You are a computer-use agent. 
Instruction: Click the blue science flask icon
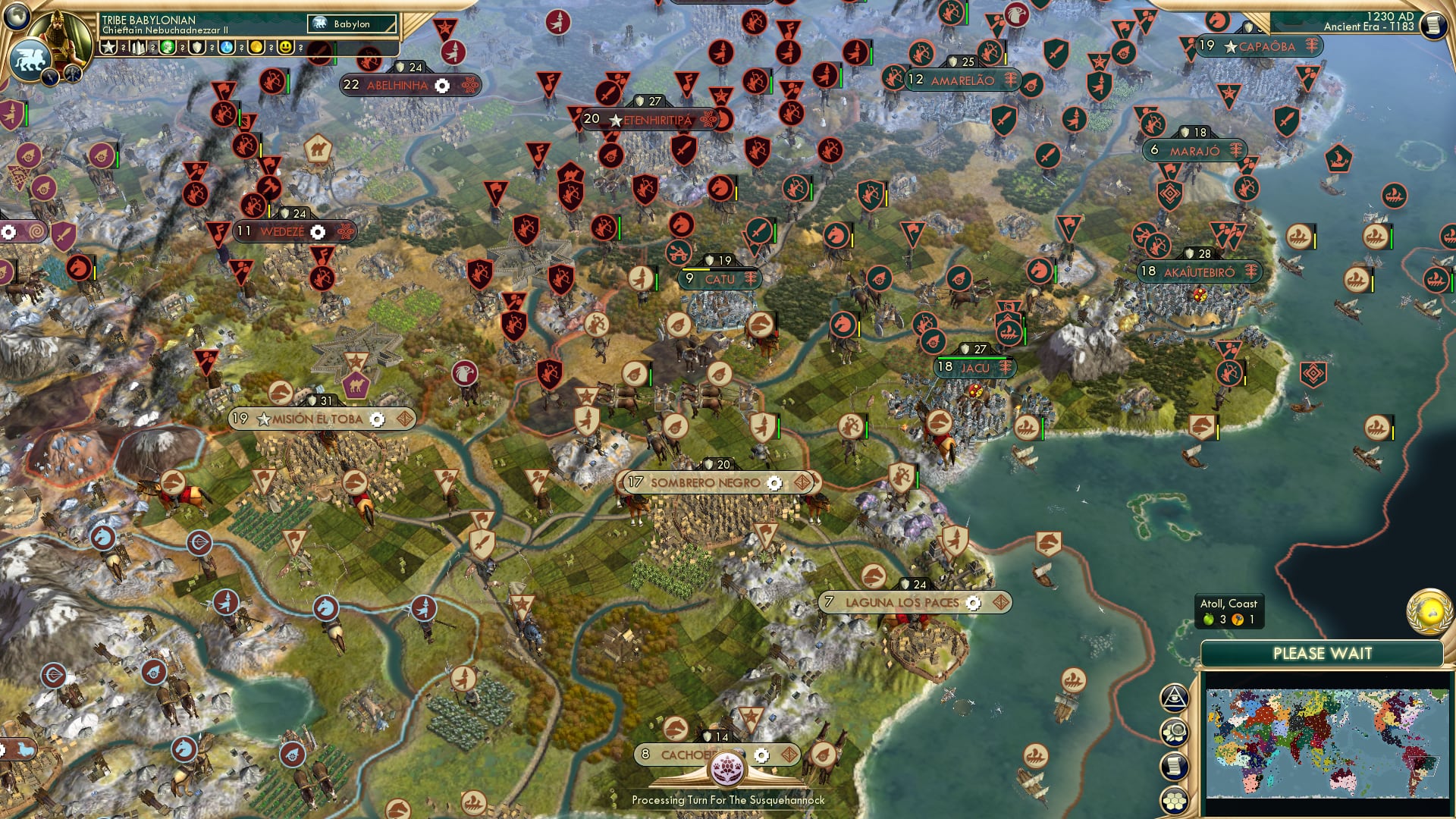[227, 47]
